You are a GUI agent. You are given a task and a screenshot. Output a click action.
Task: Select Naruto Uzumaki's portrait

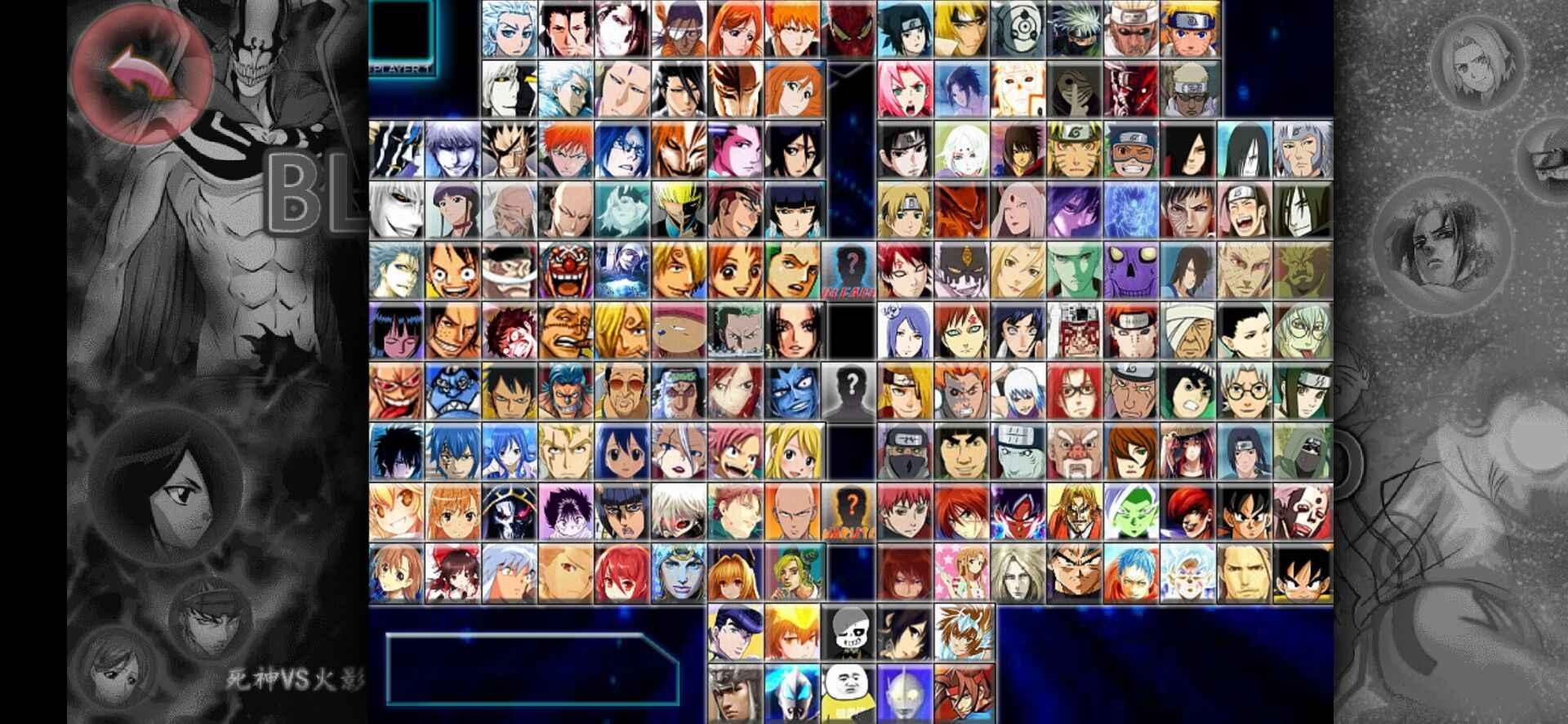coord(1189,31)
